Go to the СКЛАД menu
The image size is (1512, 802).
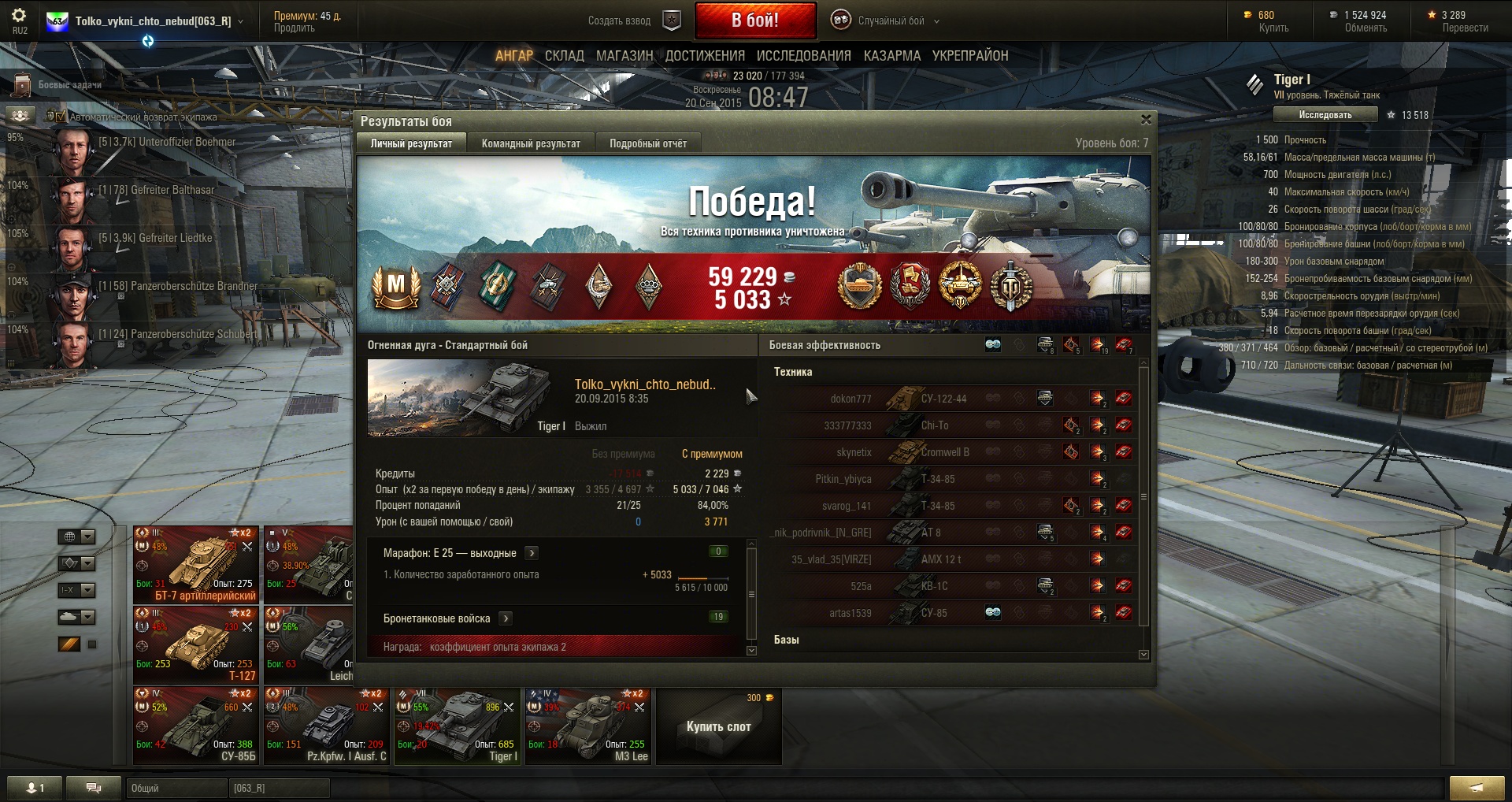click(564, 56)
